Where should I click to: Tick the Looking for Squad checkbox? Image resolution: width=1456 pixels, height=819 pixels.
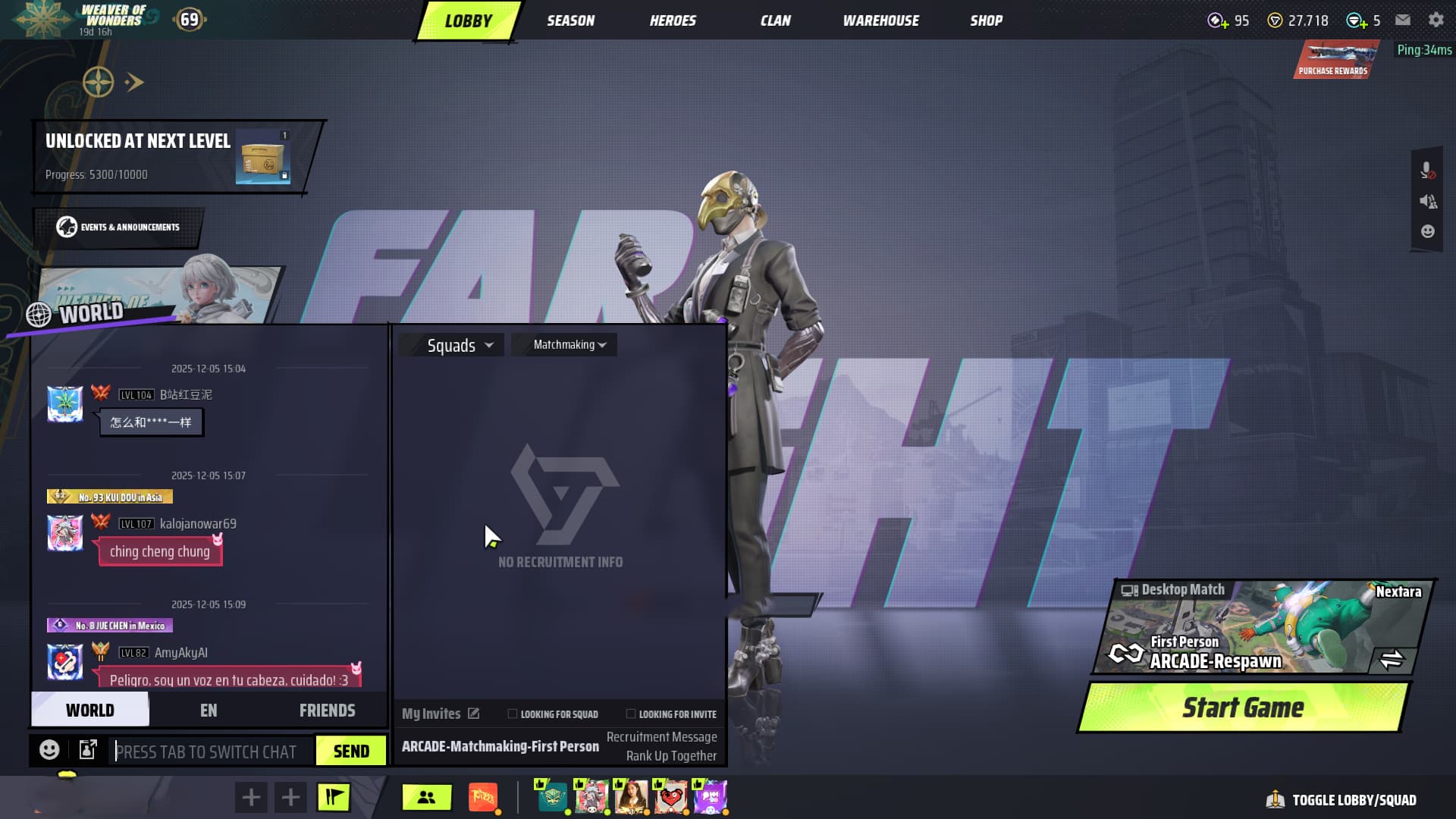click(x=513, y=714)
